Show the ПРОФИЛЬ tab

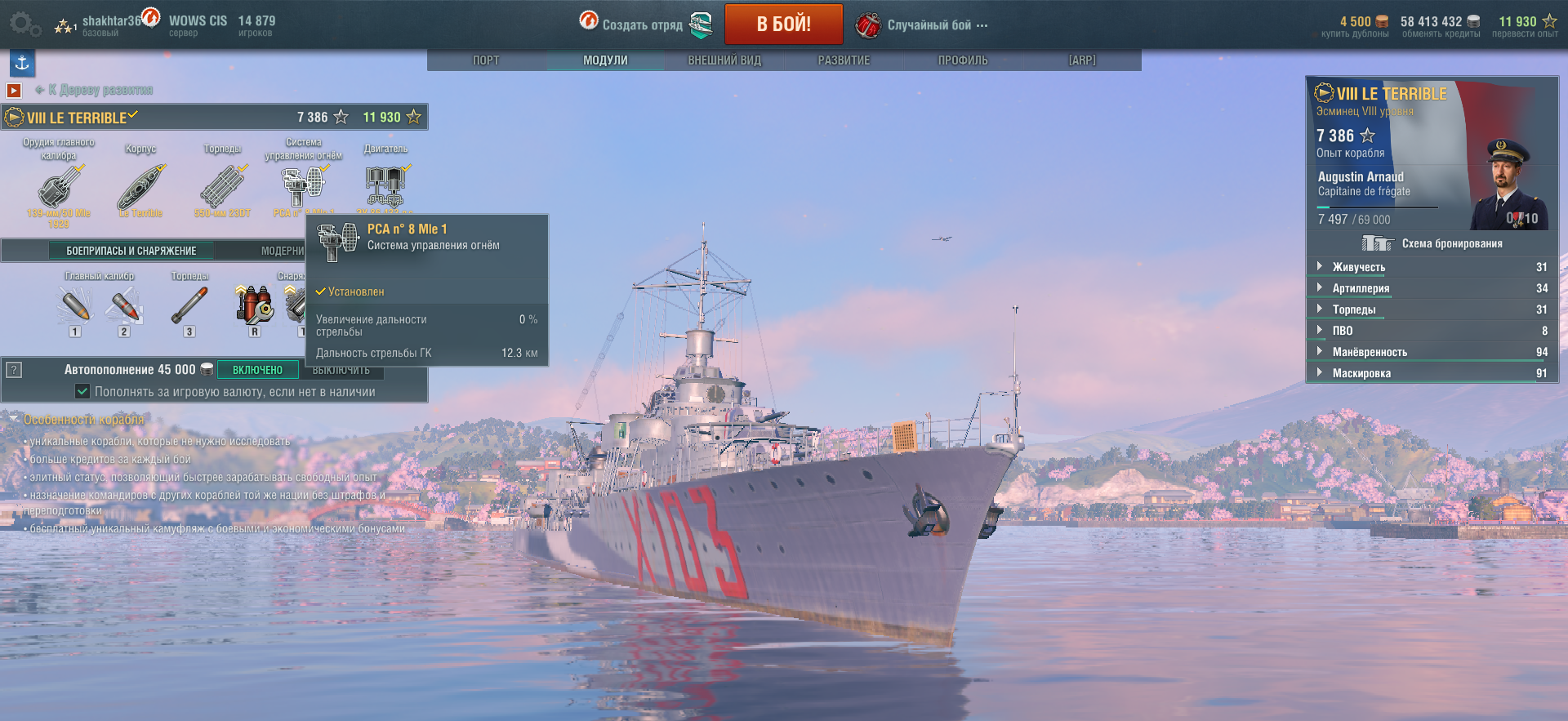click(x=963, y=60)
